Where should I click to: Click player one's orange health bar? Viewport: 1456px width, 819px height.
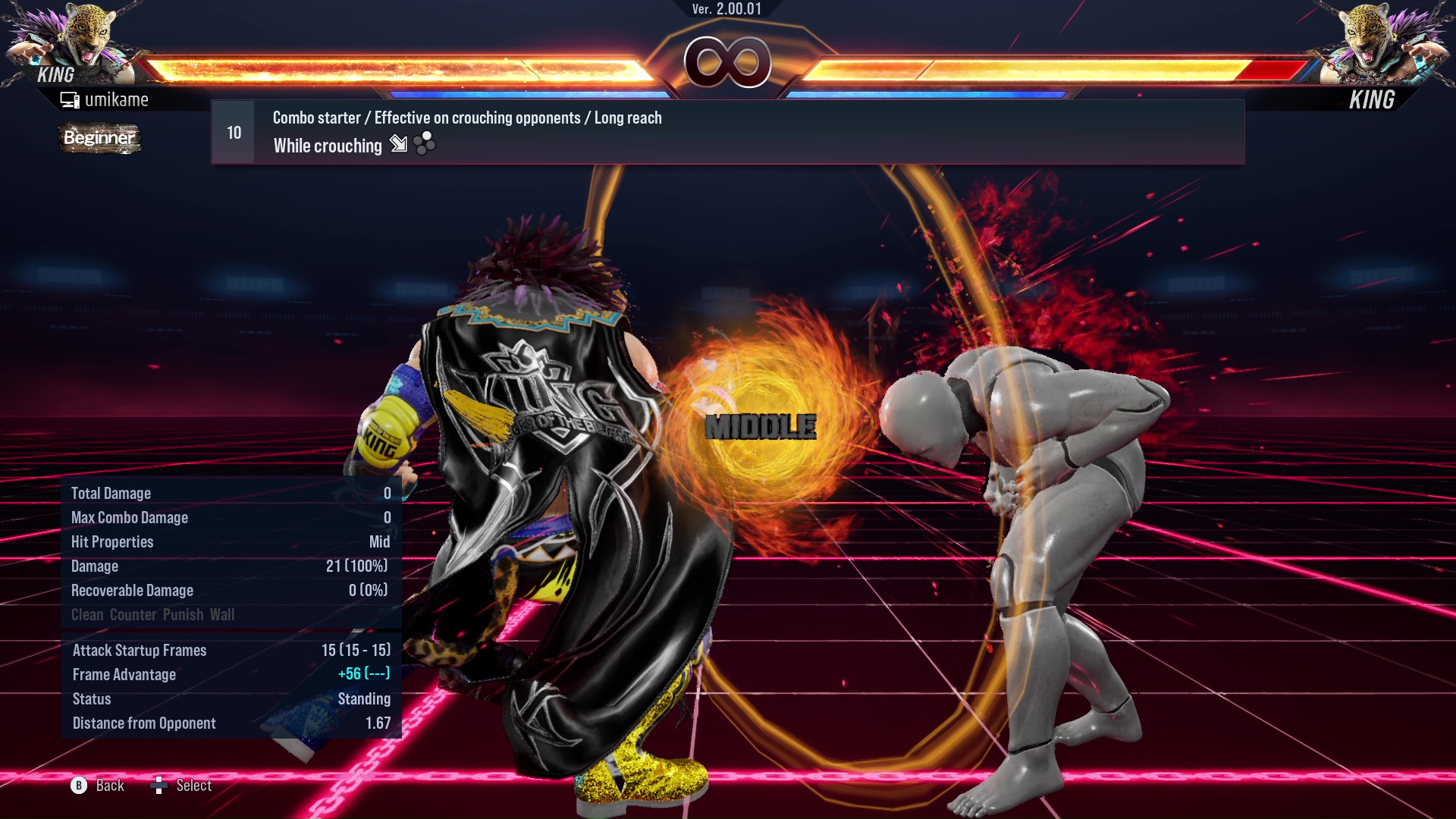tap(394, 67)
